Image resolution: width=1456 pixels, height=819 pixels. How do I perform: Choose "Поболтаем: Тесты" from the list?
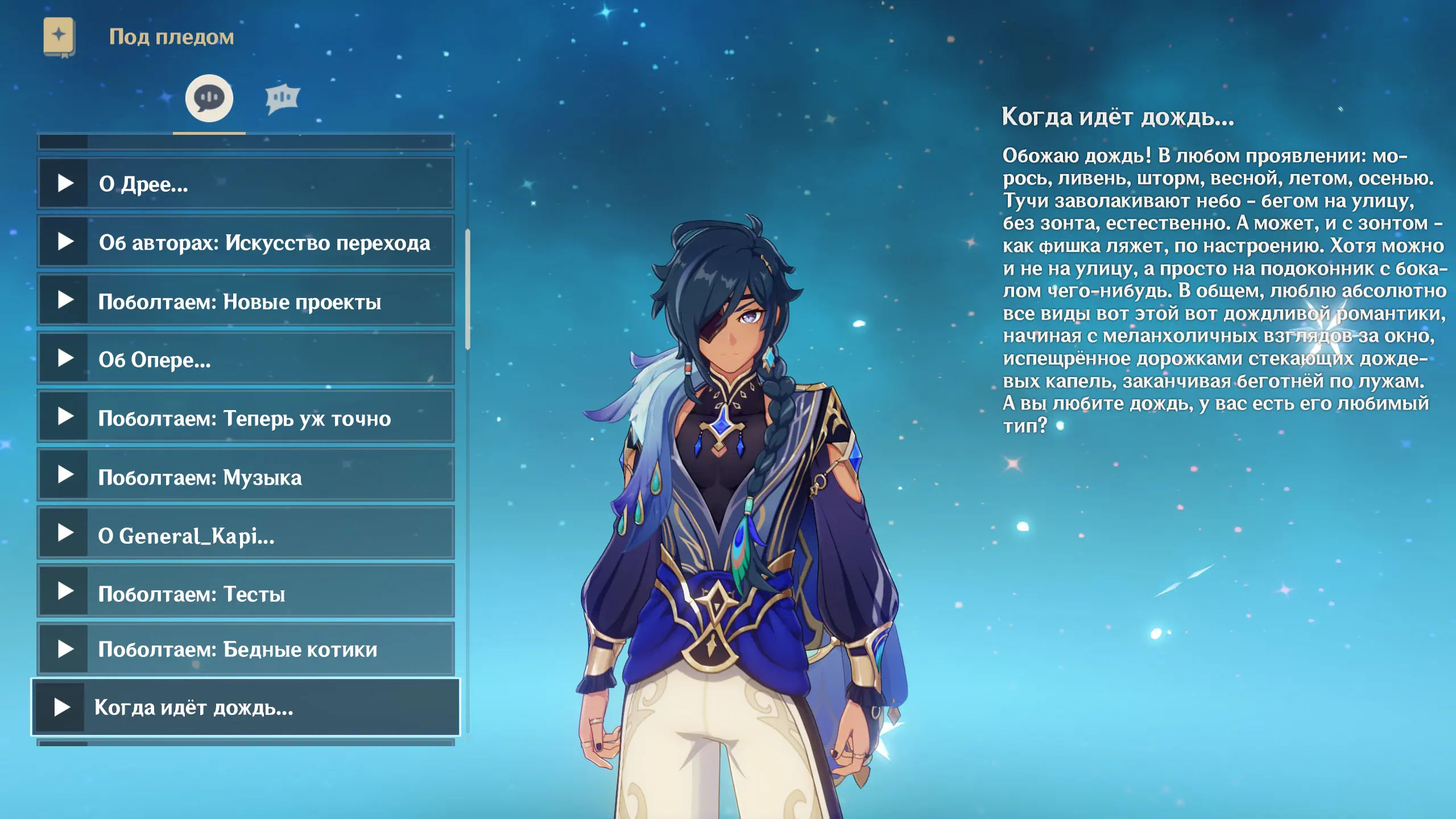[246, 593]
